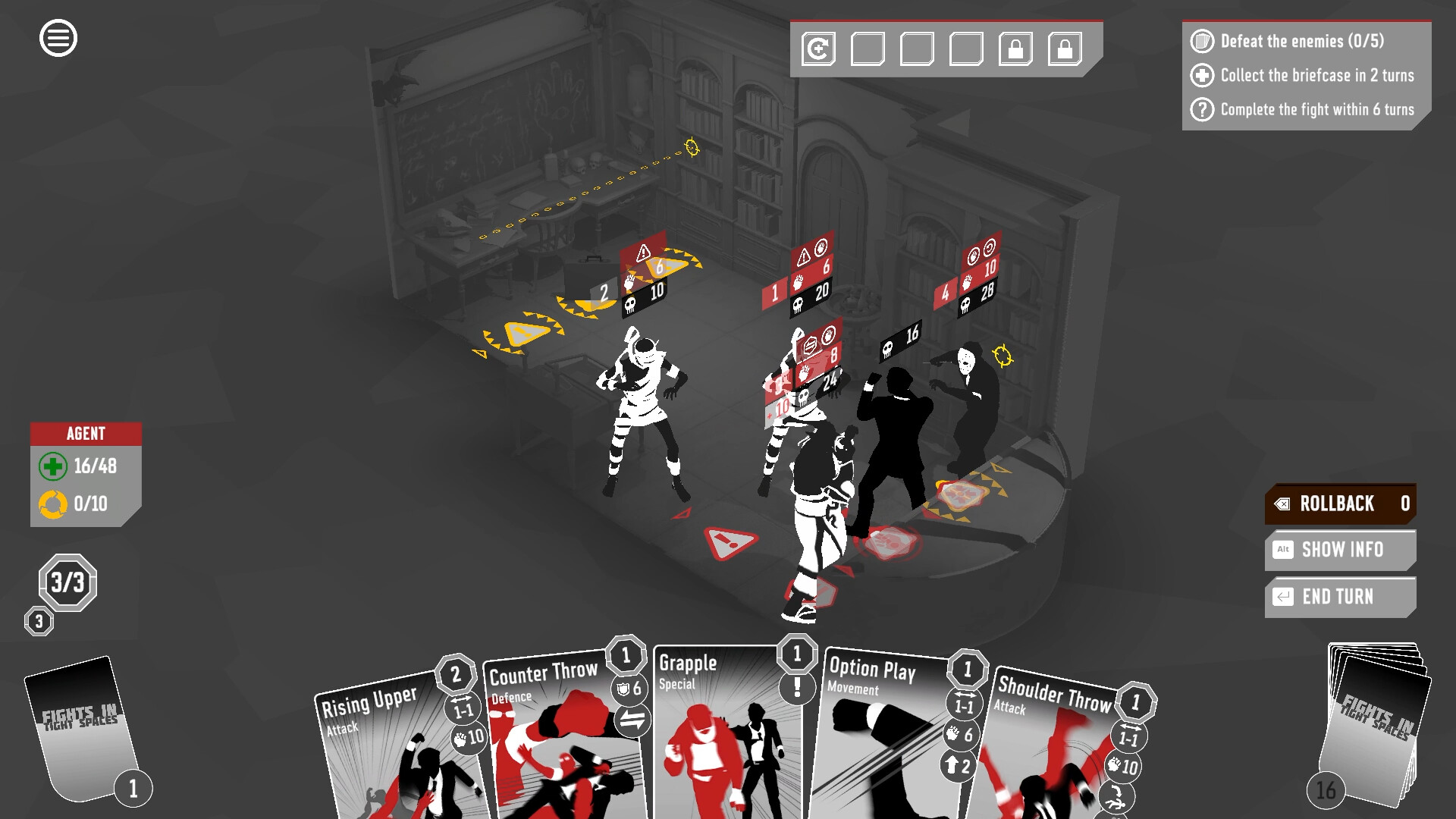Click the question mark objective icon
The height and width of the screenshot is (819, 1456).
tap(1204, 109)
